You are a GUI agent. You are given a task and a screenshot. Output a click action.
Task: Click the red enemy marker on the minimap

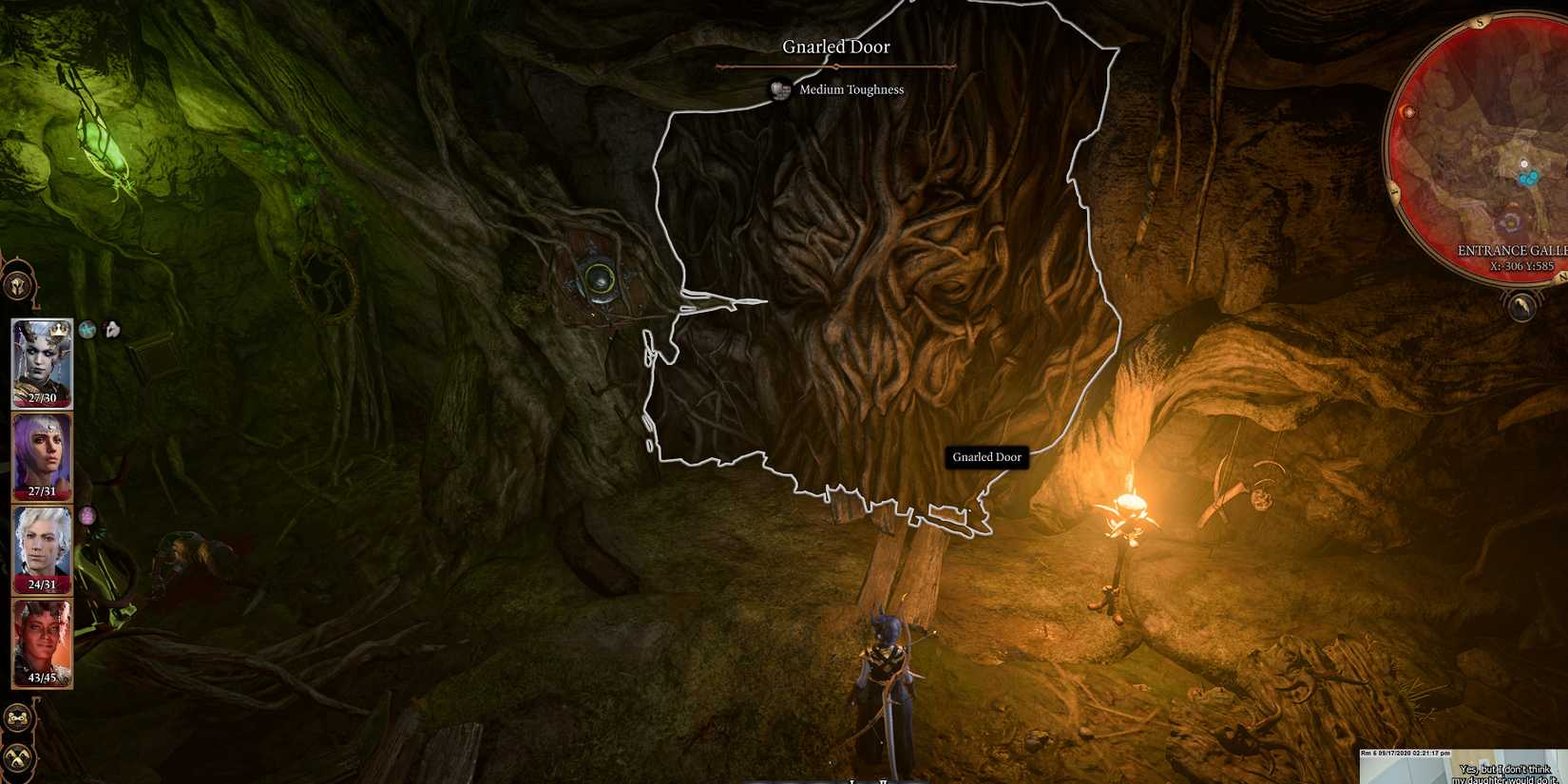pyautogui.click(x=1409, y=112)
